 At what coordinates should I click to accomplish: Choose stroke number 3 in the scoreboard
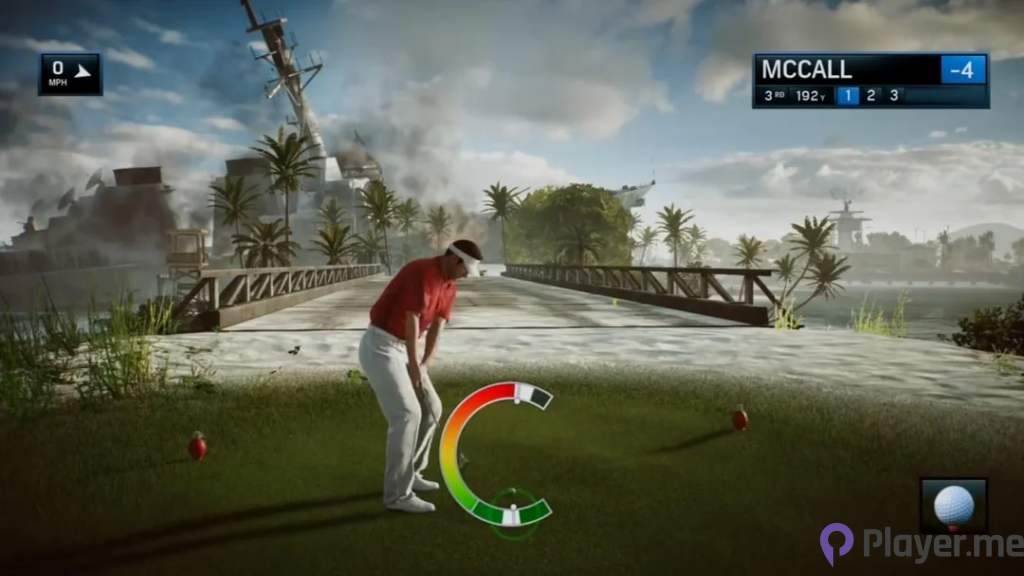pyautogui.click(x=893, y=96)
